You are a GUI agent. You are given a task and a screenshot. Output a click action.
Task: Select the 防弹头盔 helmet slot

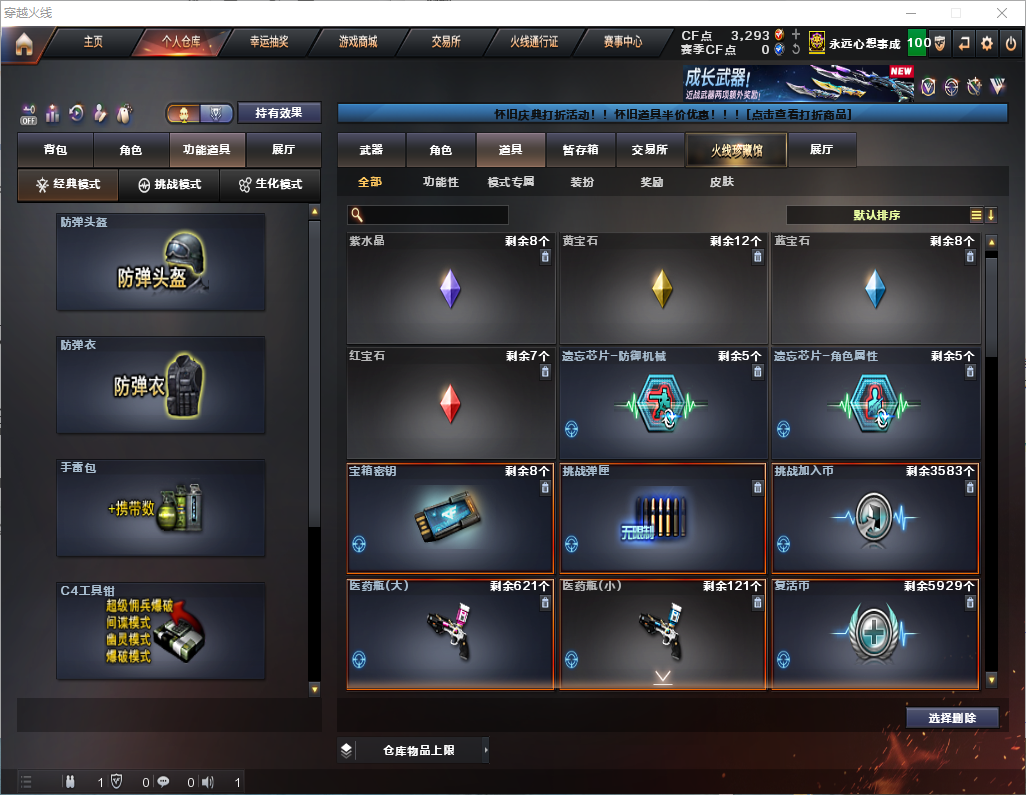pos(161,262)
